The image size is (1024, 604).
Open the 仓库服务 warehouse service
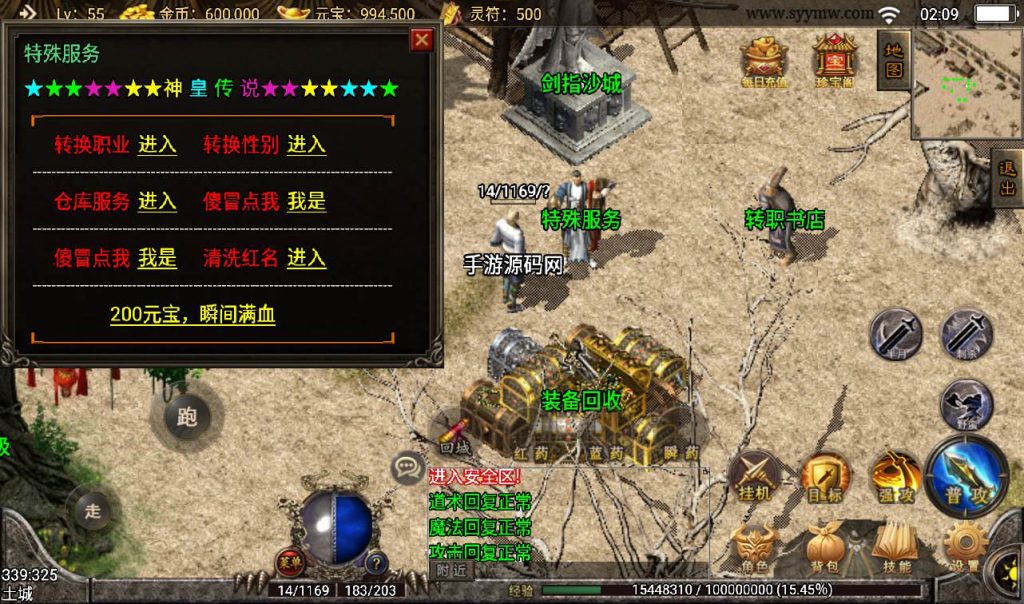(x=157, y=201)
